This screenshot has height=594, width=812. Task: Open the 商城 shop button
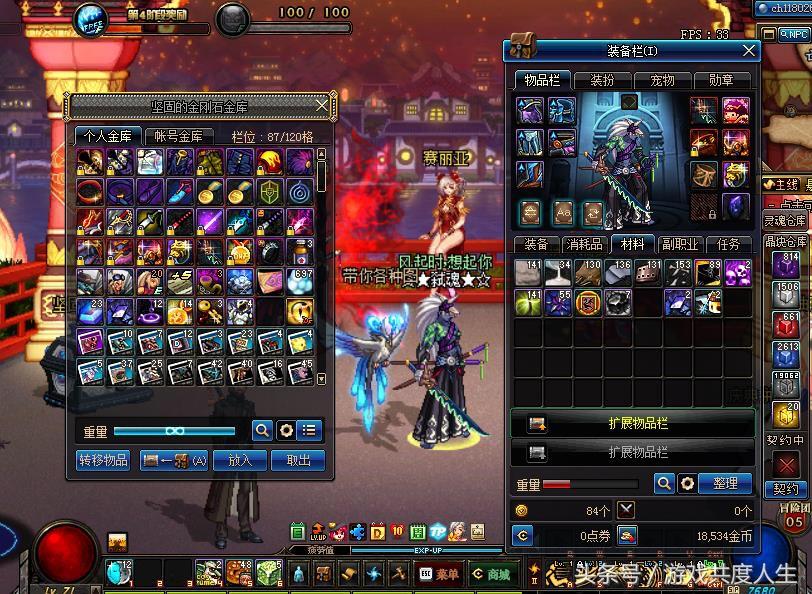coord(491,575)
